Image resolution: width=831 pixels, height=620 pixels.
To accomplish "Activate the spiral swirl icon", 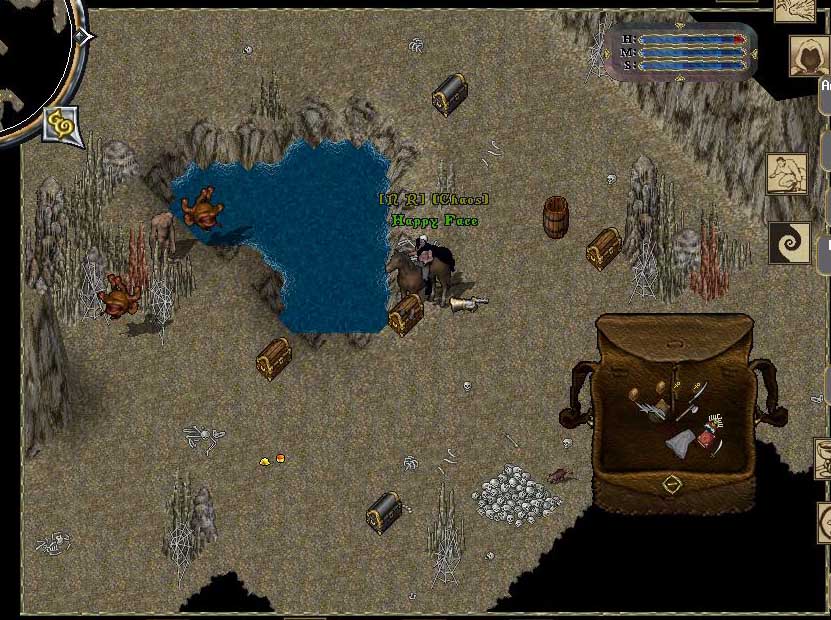I will 789,243.
